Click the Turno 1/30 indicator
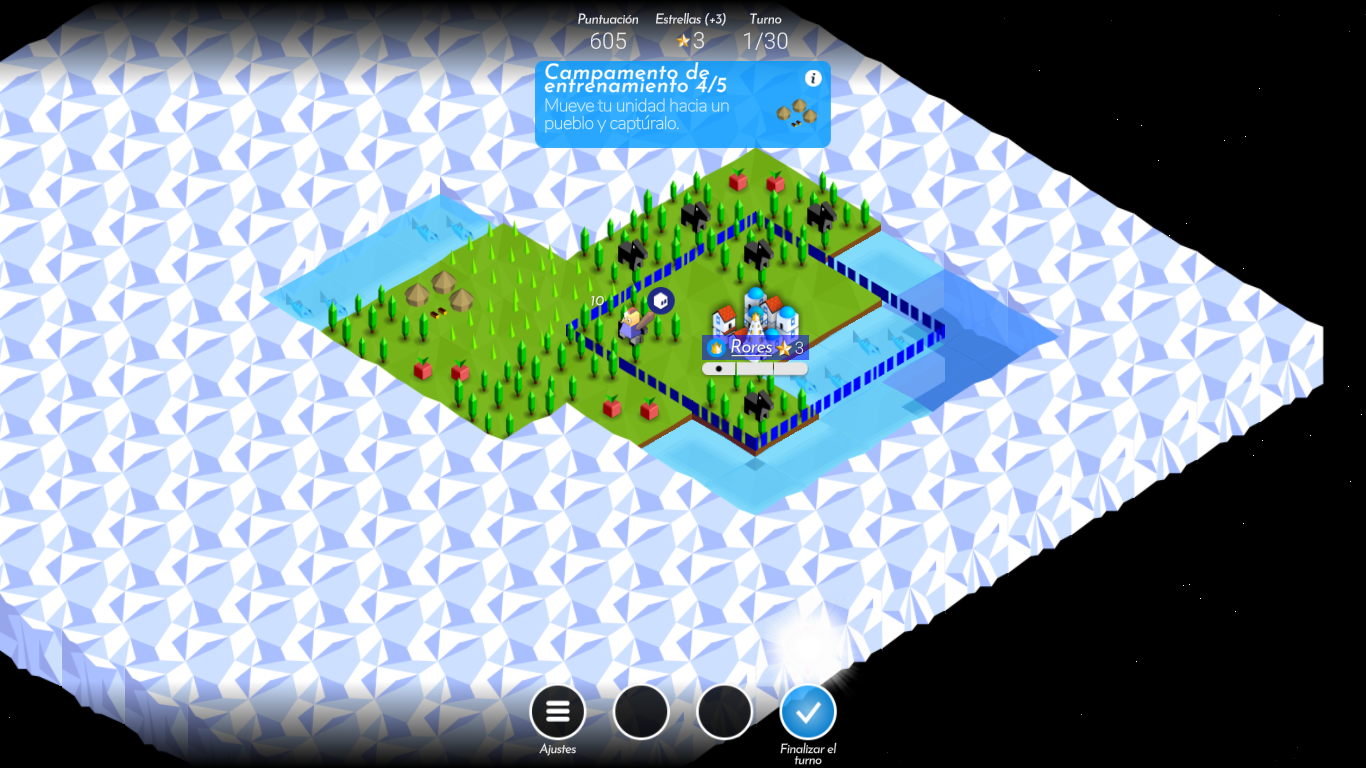The image size is (1366, 768). 765,32
